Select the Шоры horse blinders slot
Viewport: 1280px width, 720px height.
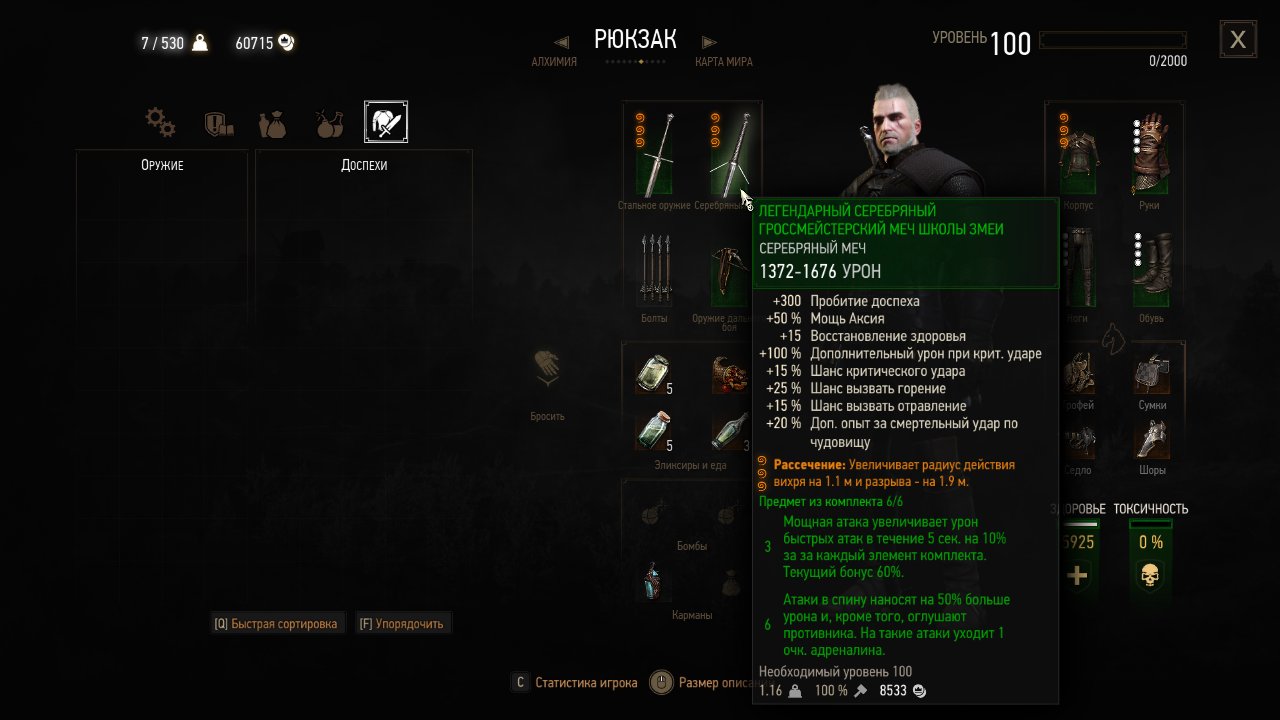1152,438
